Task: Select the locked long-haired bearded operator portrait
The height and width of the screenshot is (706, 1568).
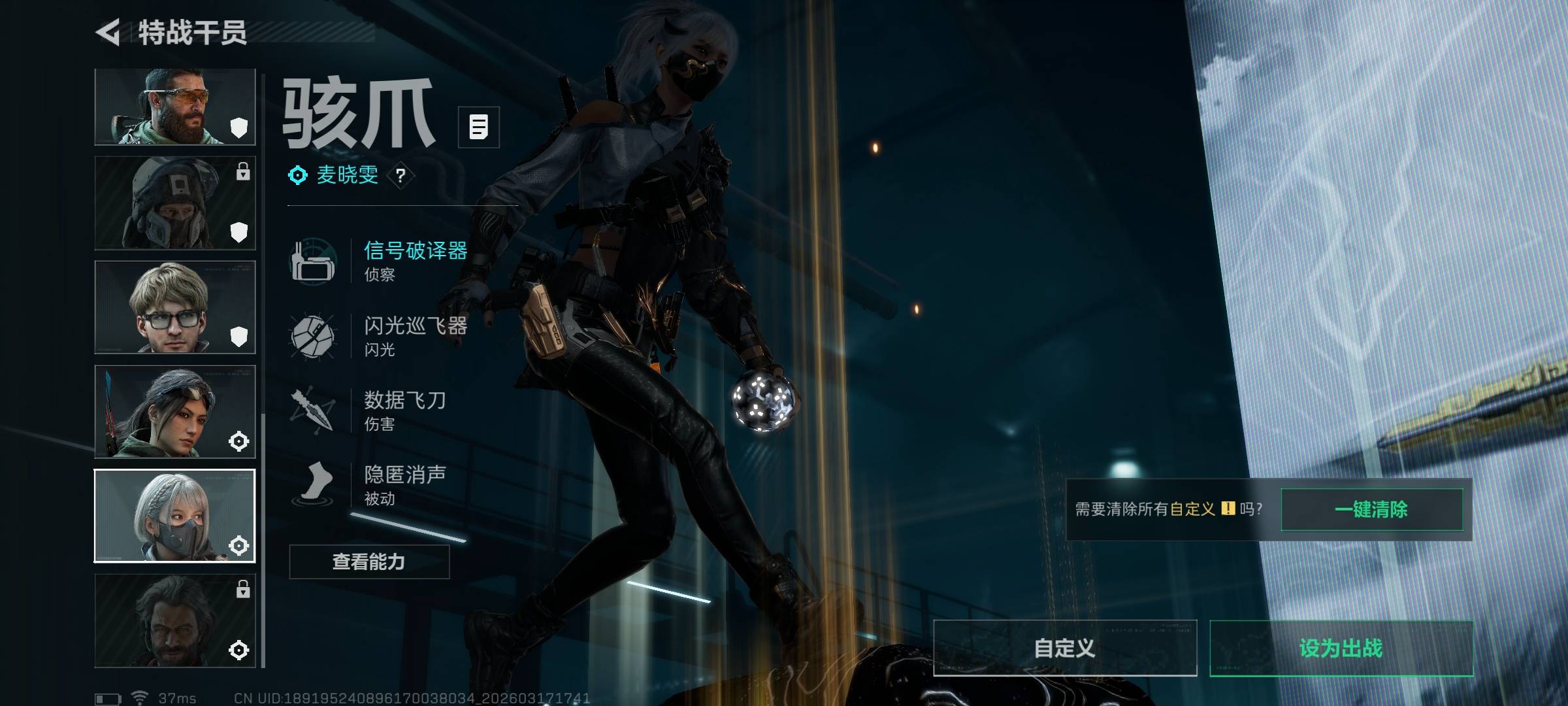Action: pyautogui.click(x=175, y=620)
